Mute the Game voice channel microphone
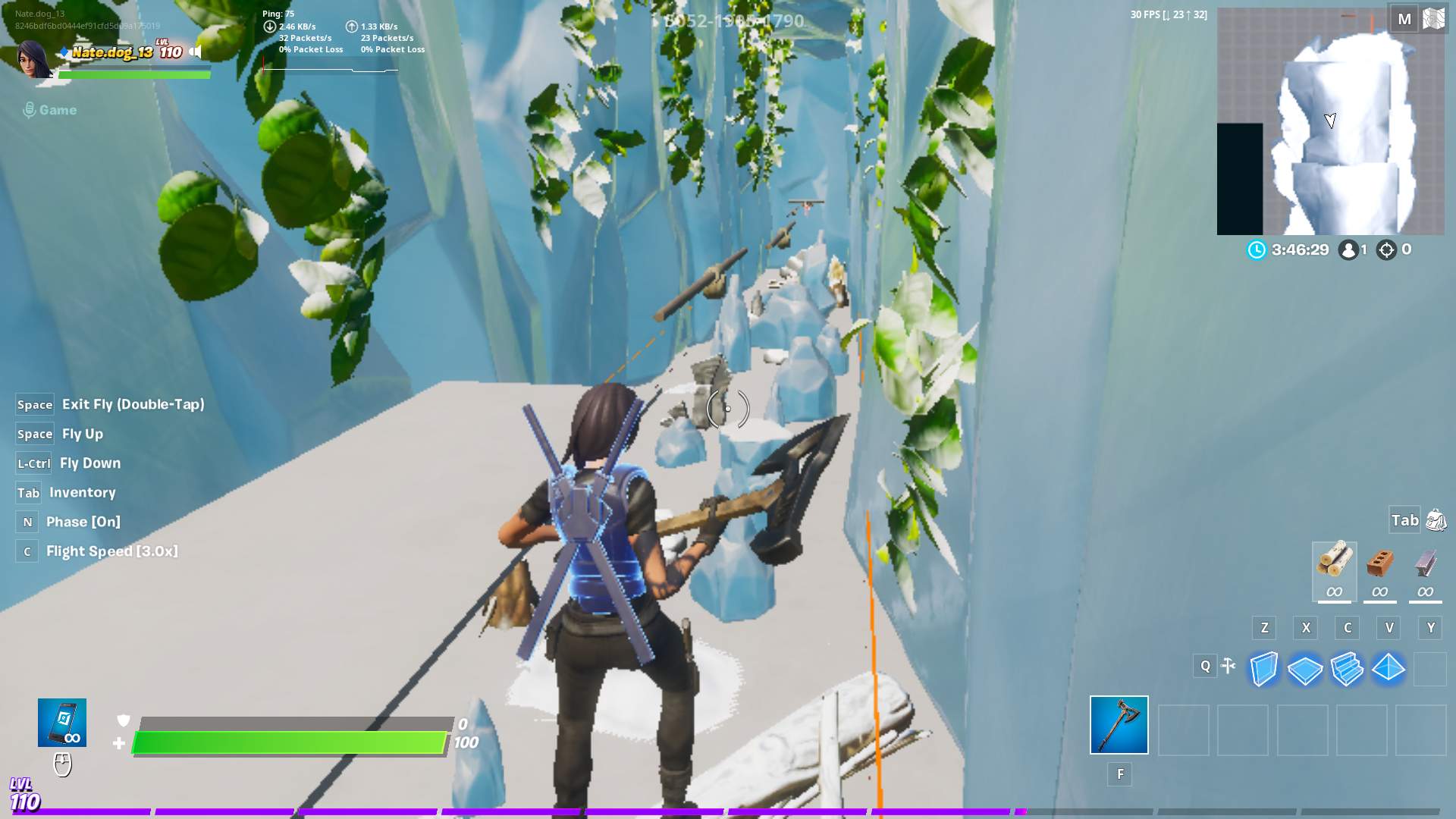This screenshot has width=1456, height=819. pyautogui.click(x=30, y=109)
